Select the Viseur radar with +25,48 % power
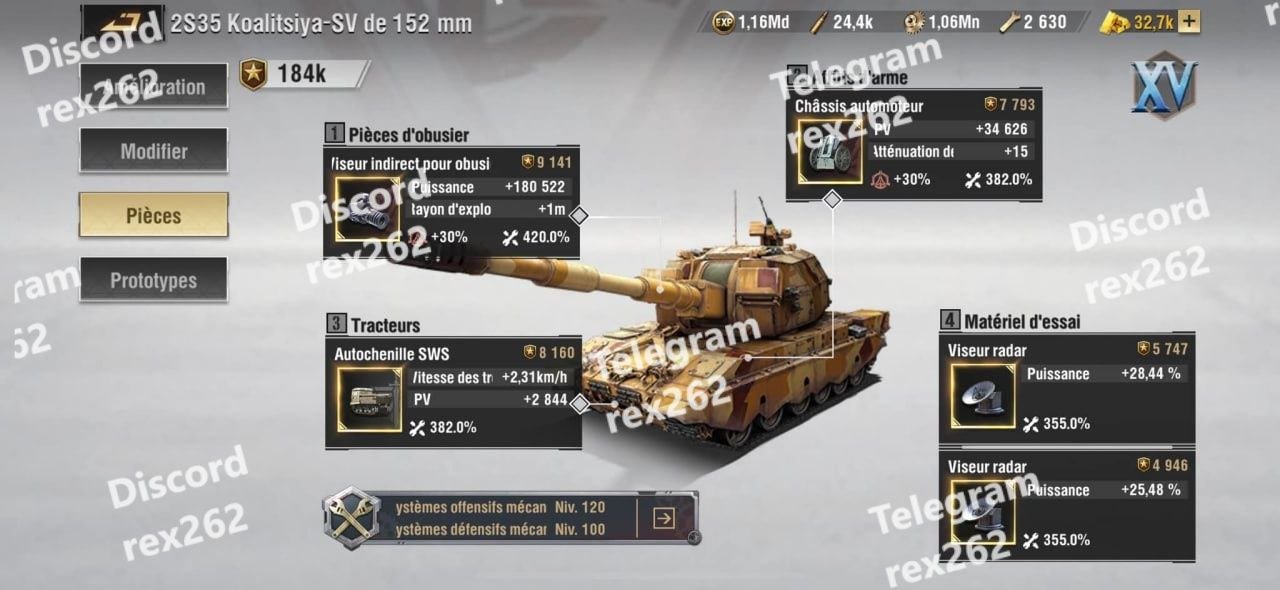Screen dimensions: 1280x590 [982, 513]
